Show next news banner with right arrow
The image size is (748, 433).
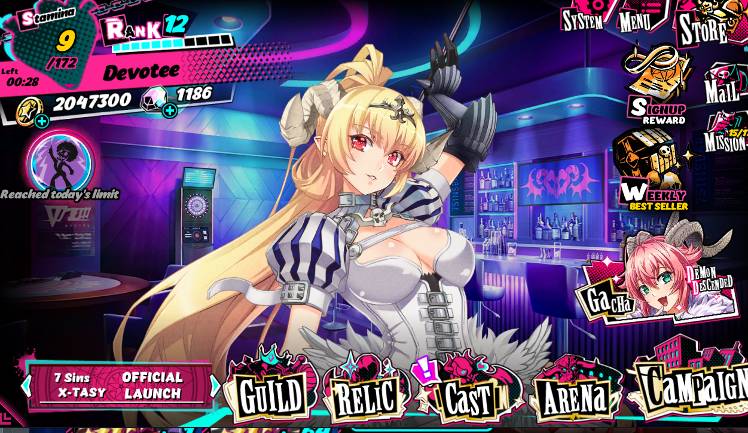point(216,385)
